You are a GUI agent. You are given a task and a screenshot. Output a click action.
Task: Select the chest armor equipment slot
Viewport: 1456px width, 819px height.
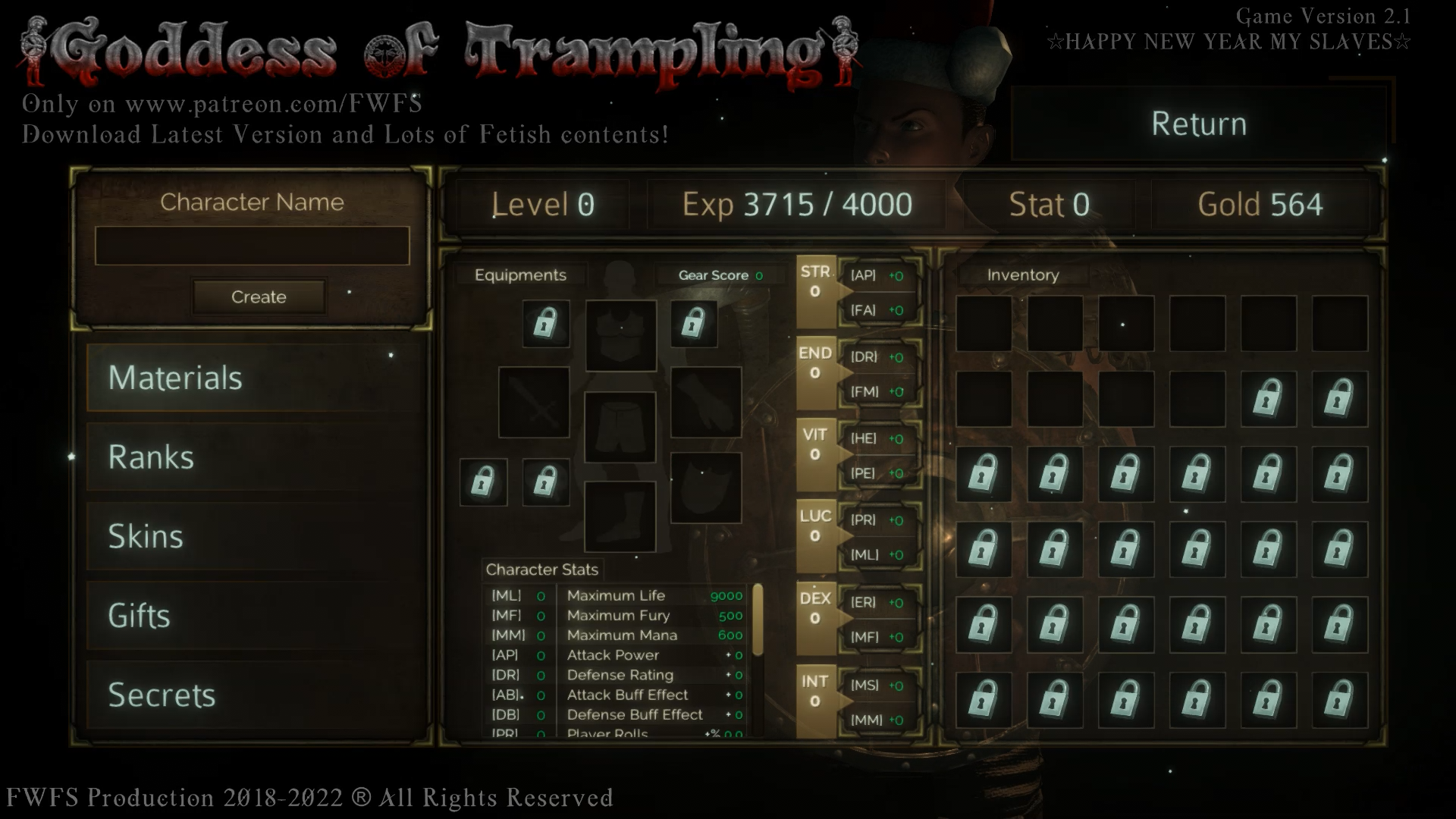620,335
